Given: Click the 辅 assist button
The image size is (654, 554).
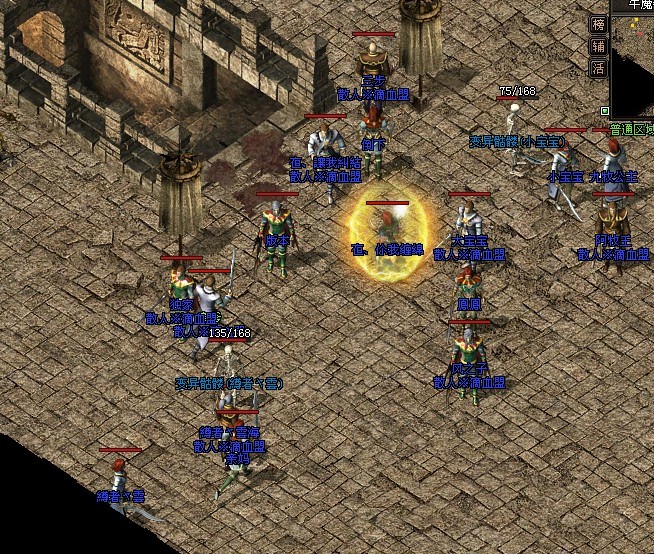Looking at the screenshot, I should [598, 46].
